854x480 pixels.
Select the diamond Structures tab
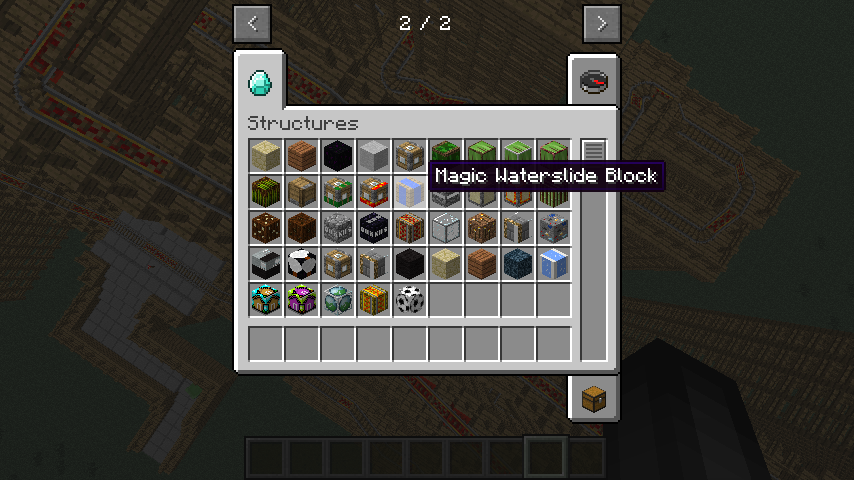point(259,81)
